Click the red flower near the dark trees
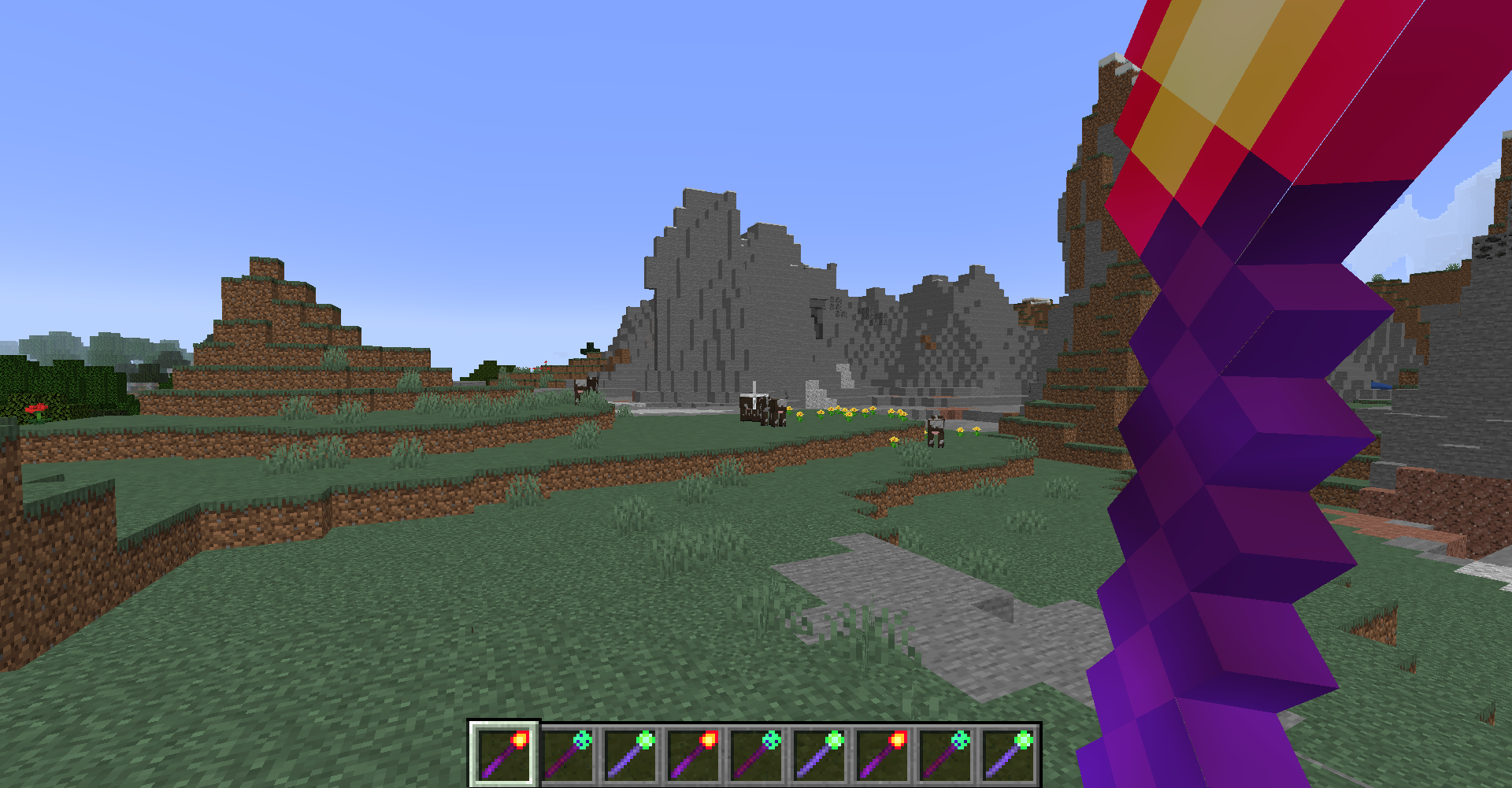 [x=35, y=409]
